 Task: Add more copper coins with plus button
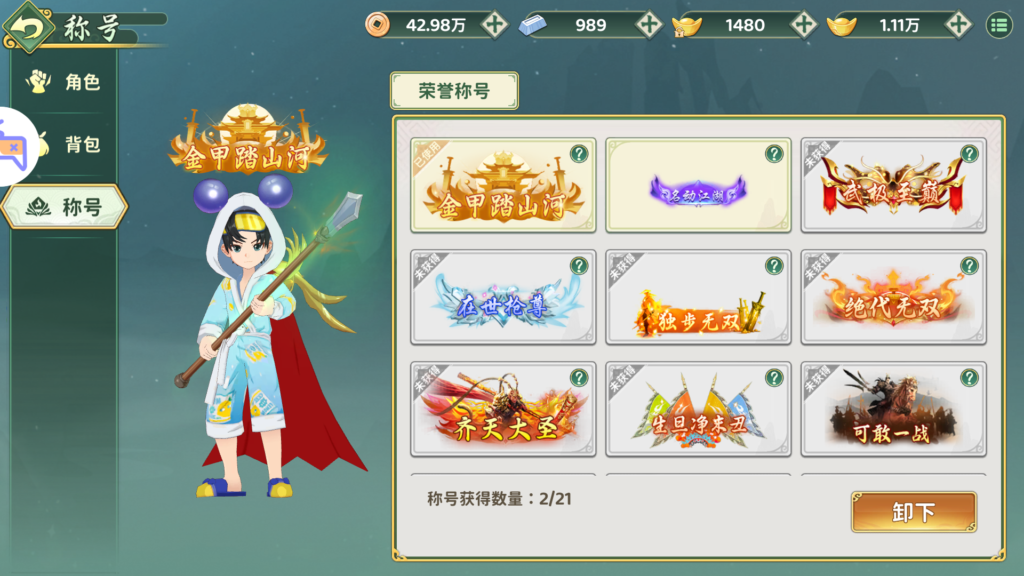point(494,25)
